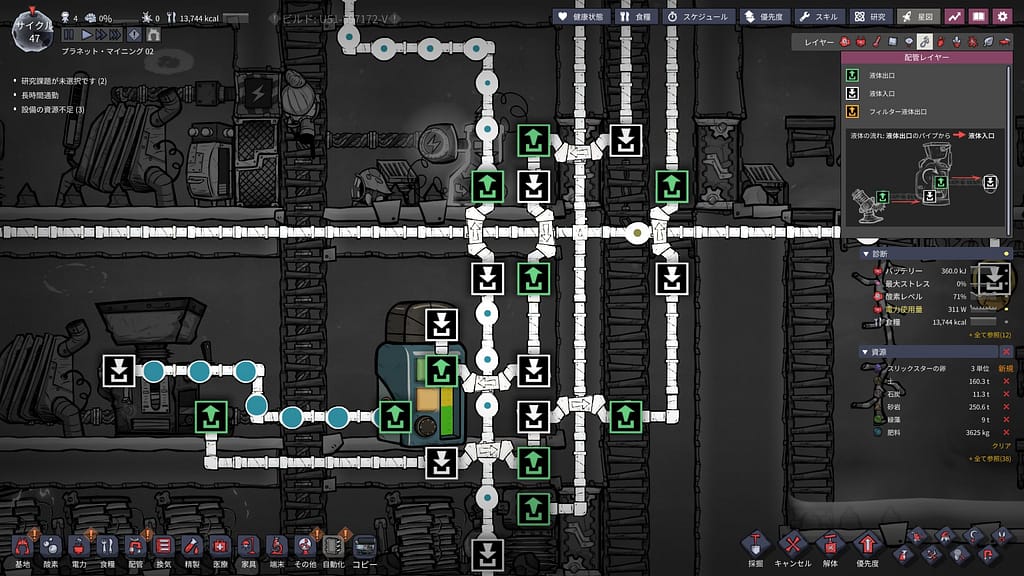The width and height of the screenshot is (1024, 576).
Task: Open the gear-icon options menu
Action: point(1002,16)
